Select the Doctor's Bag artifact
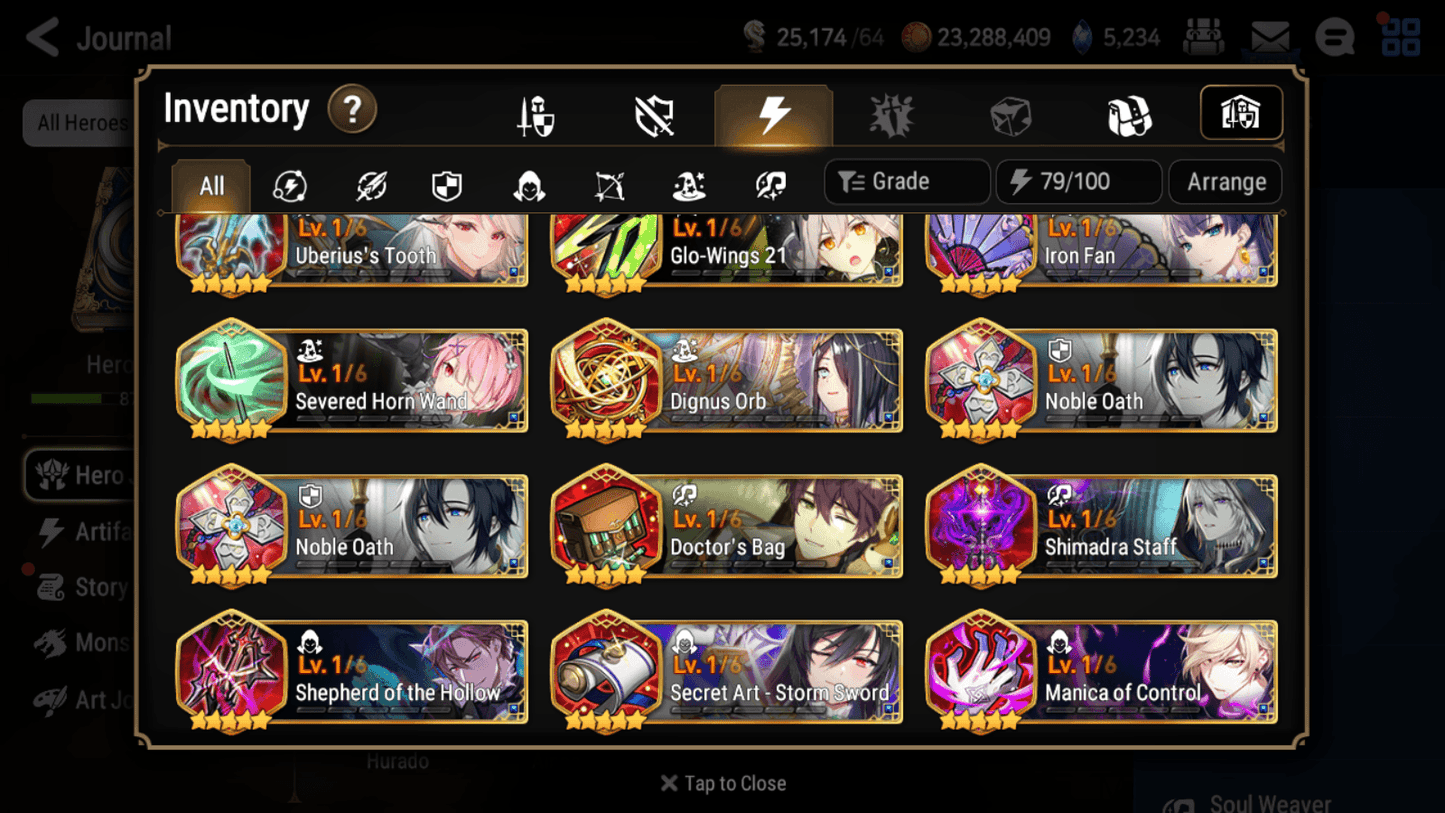The height and width of the screenshot is (813, 1445). click(x=726, y=526)
